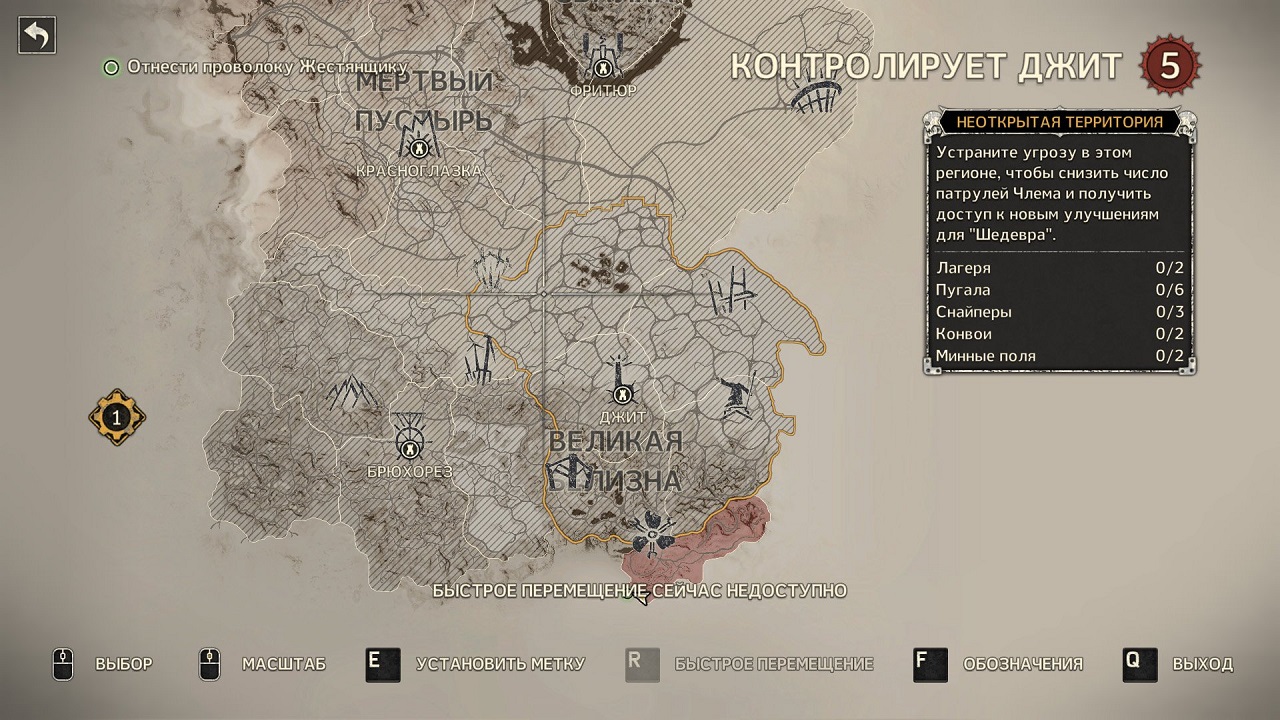Select the camp marker in the red territory
This screenshot has width=1280, height=720.
click(x=652, y=536)
